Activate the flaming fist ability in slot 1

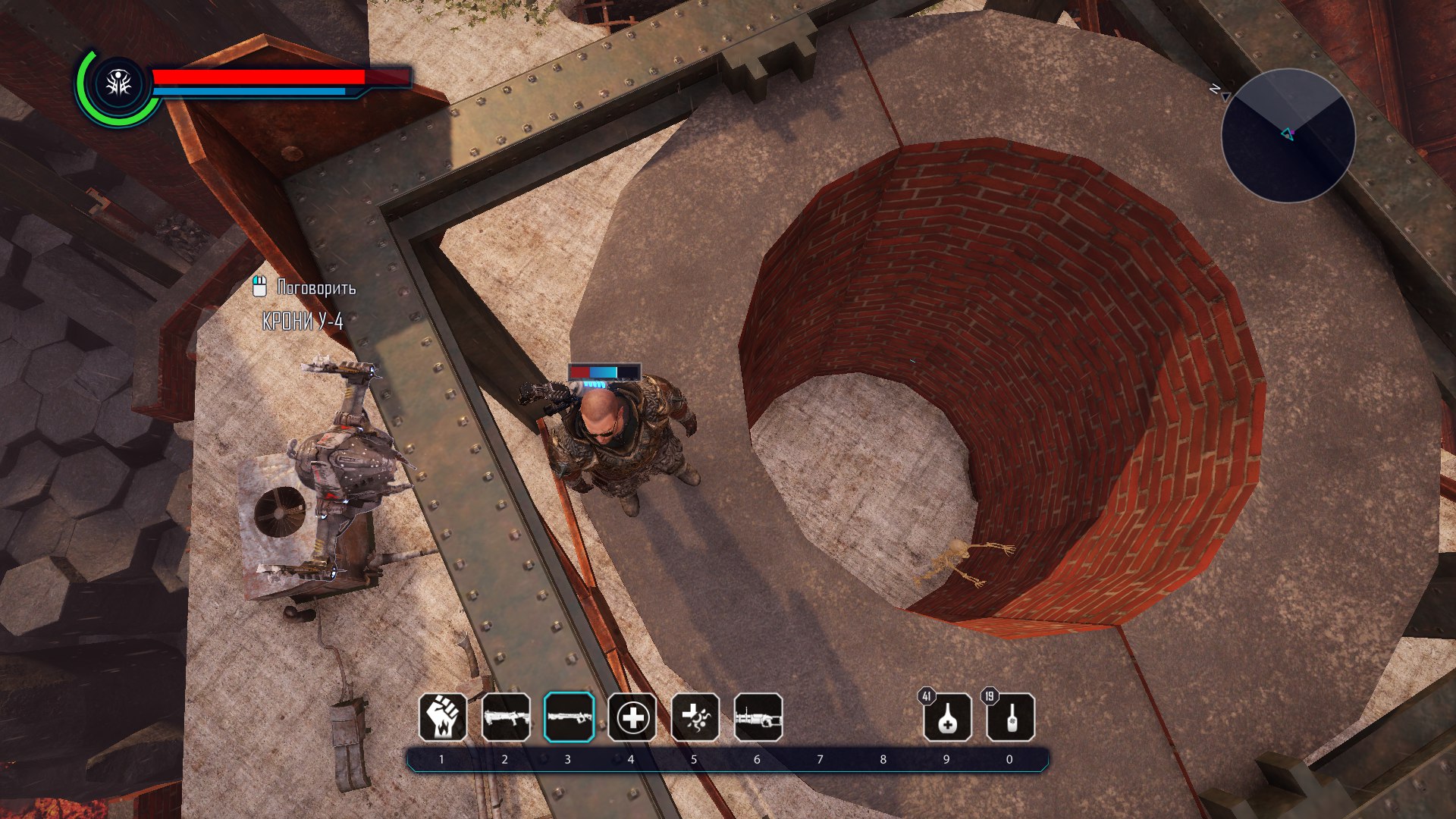click(443, 717)
